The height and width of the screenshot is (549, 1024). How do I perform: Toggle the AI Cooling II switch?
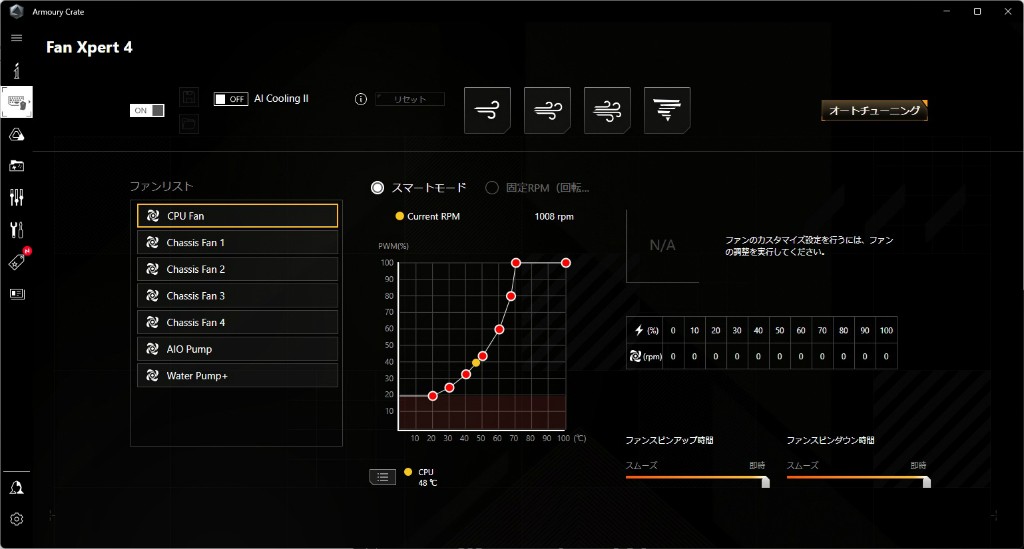point(231,99)
